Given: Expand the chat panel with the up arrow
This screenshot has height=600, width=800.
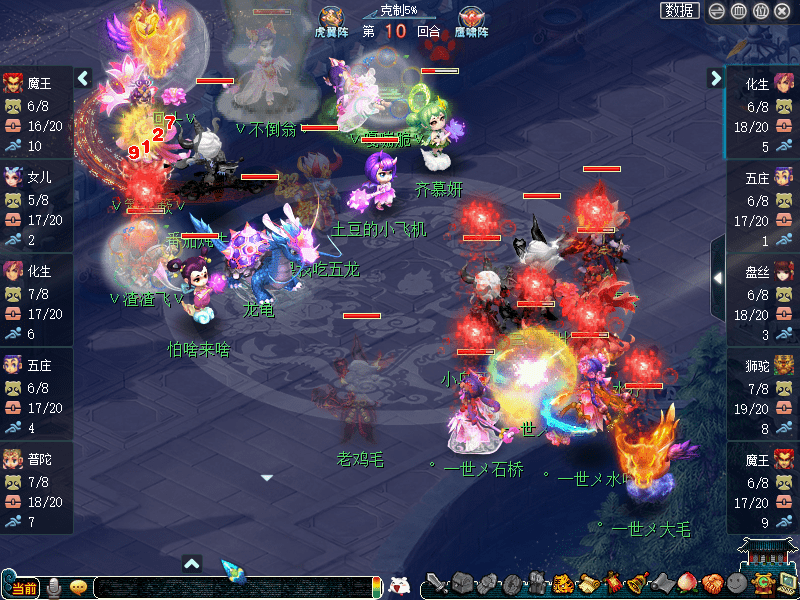Looking at the screenshot, I should (193, 563).
